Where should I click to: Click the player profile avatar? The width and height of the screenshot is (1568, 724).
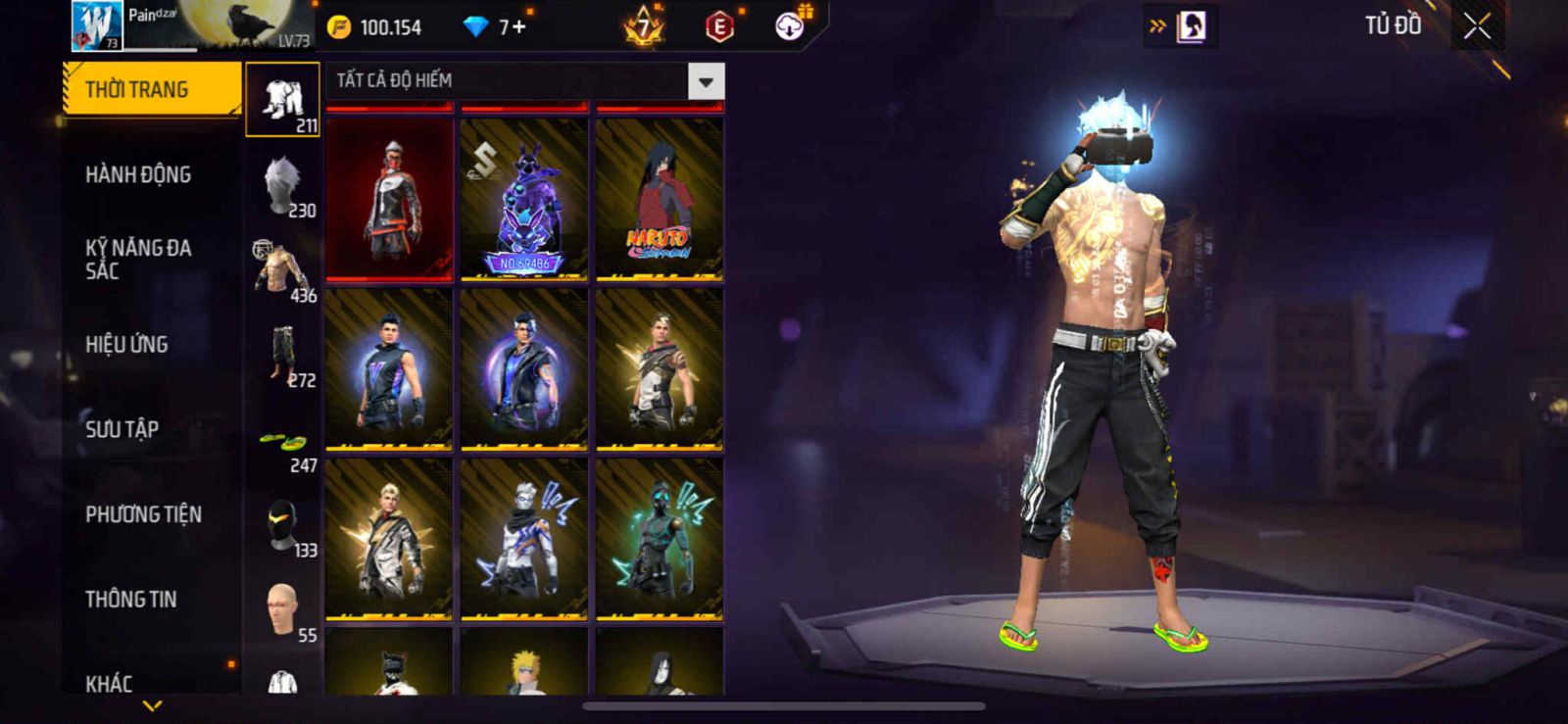(x=97, y=25)
